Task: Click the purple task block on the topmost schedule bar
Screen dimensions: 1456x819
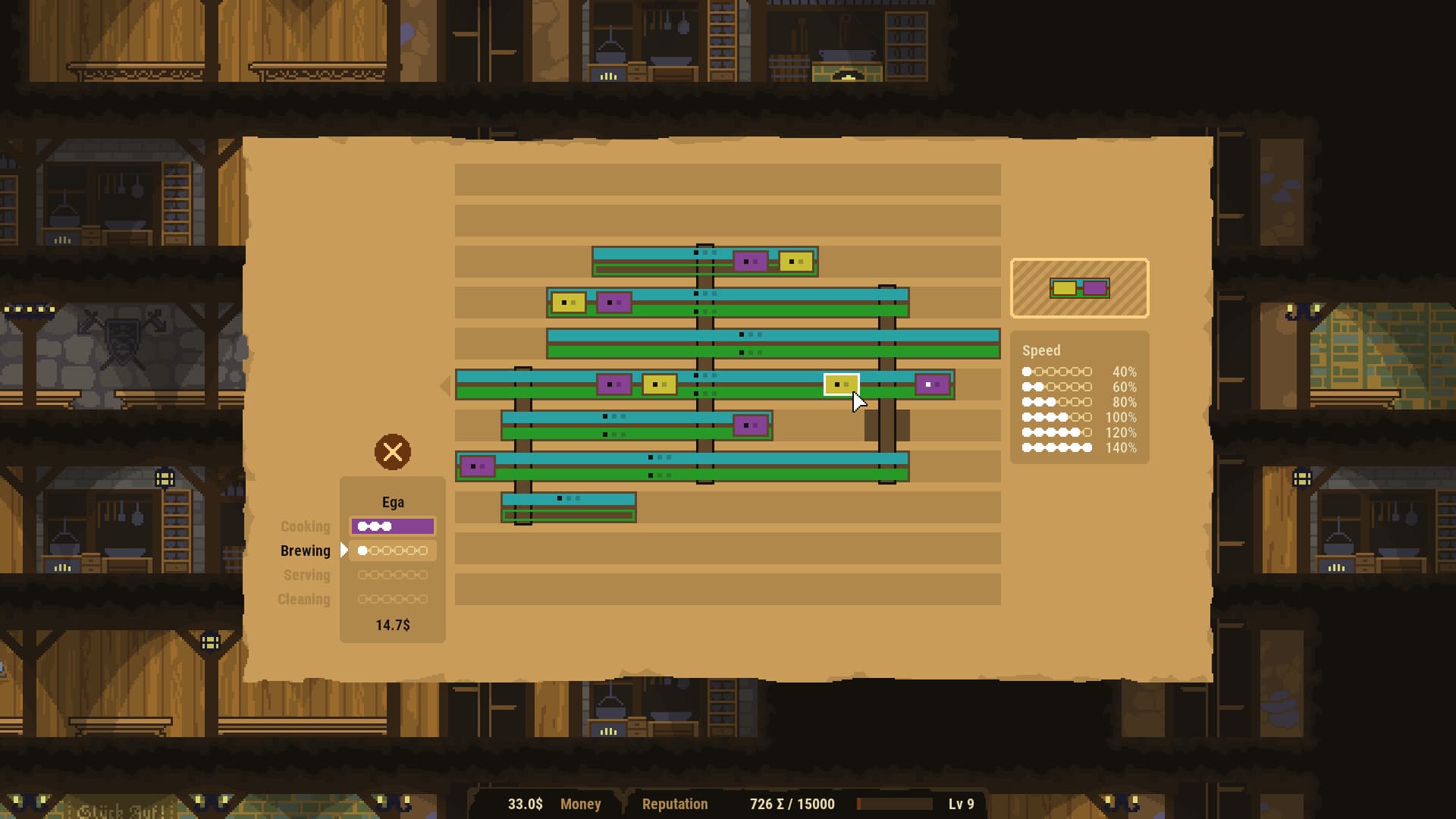Action: (750, 259)
